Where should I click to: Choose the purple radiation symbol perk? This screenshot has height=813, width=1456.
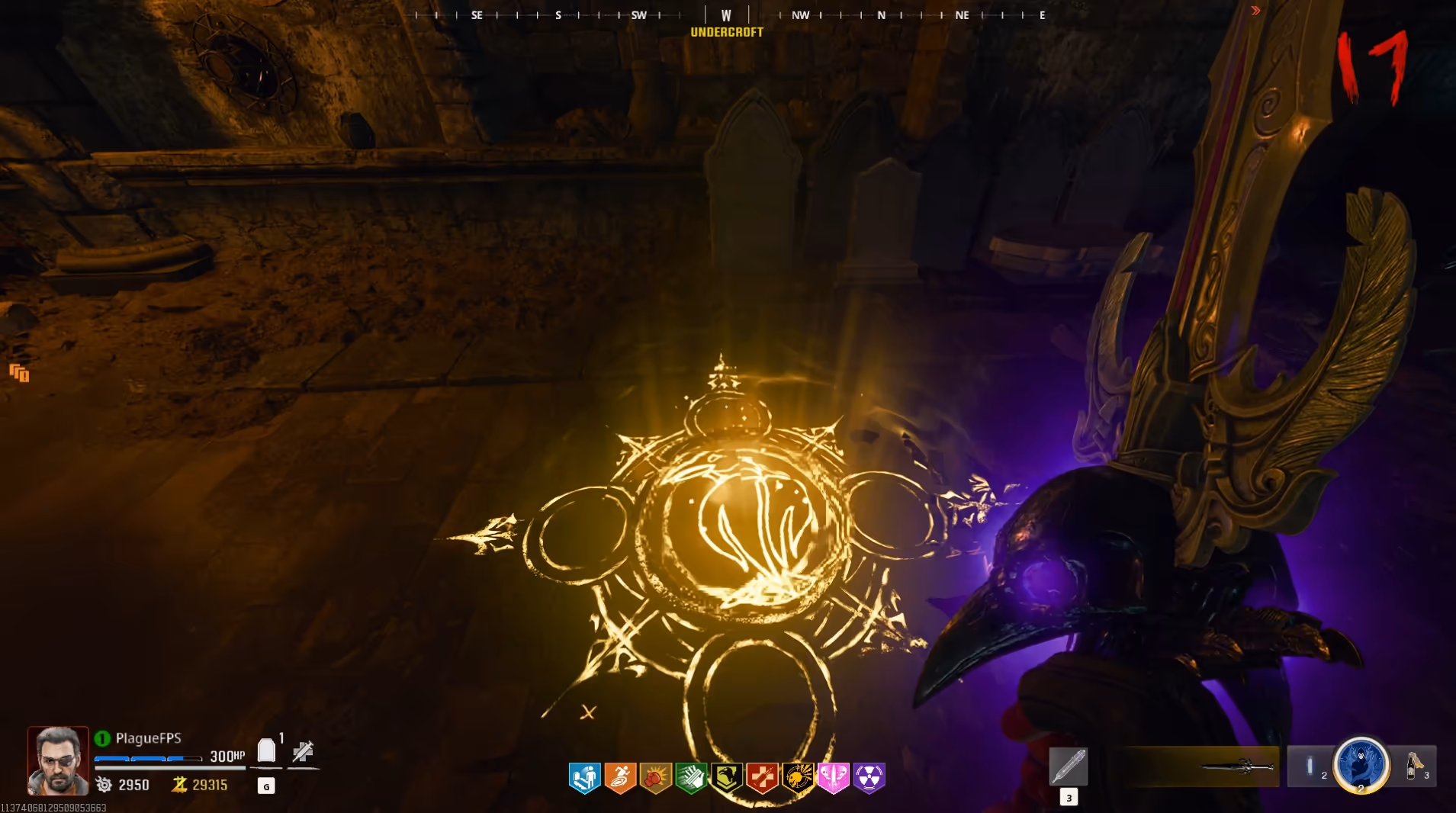point(869,778)
